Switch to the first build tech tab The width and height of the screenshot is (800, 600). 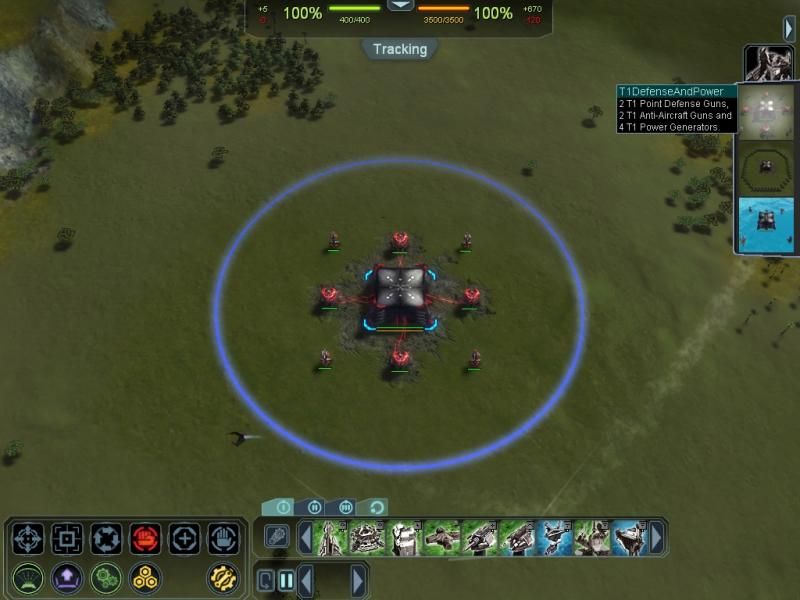(281, 507)
